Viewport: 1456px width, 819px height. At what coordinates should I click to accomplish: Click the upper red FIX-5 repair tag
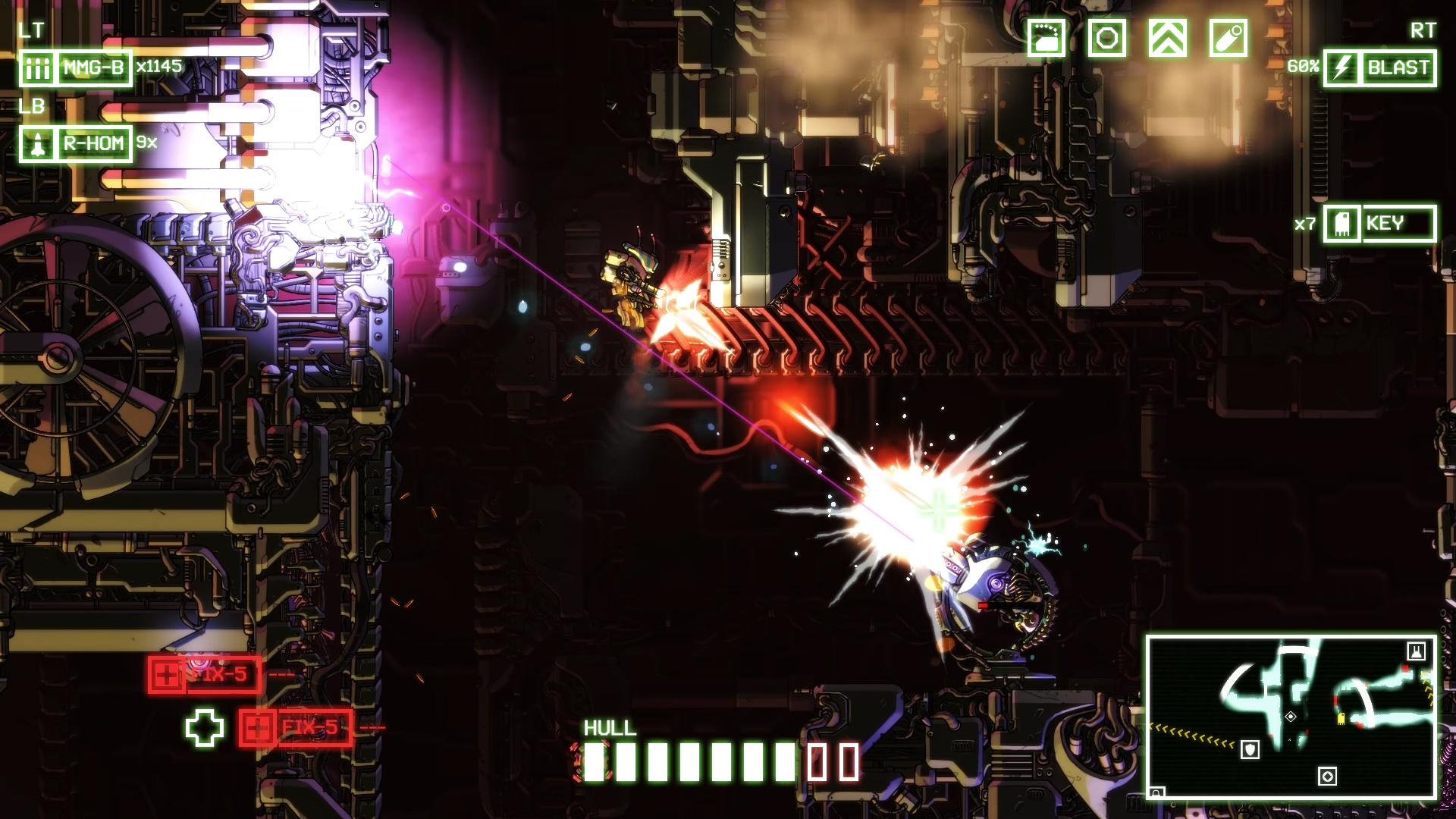pos(205,675)
